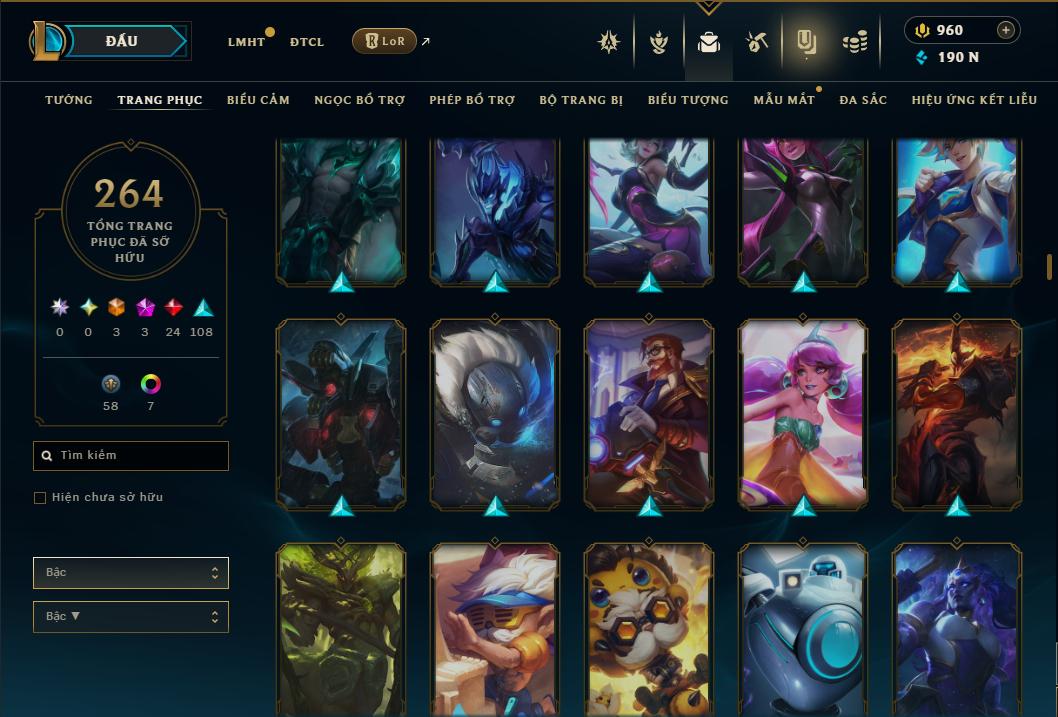Open the HIỆU ỨNG KẾT LIỄU tab
Viewport: 1058px width, 717px height.
974,100
